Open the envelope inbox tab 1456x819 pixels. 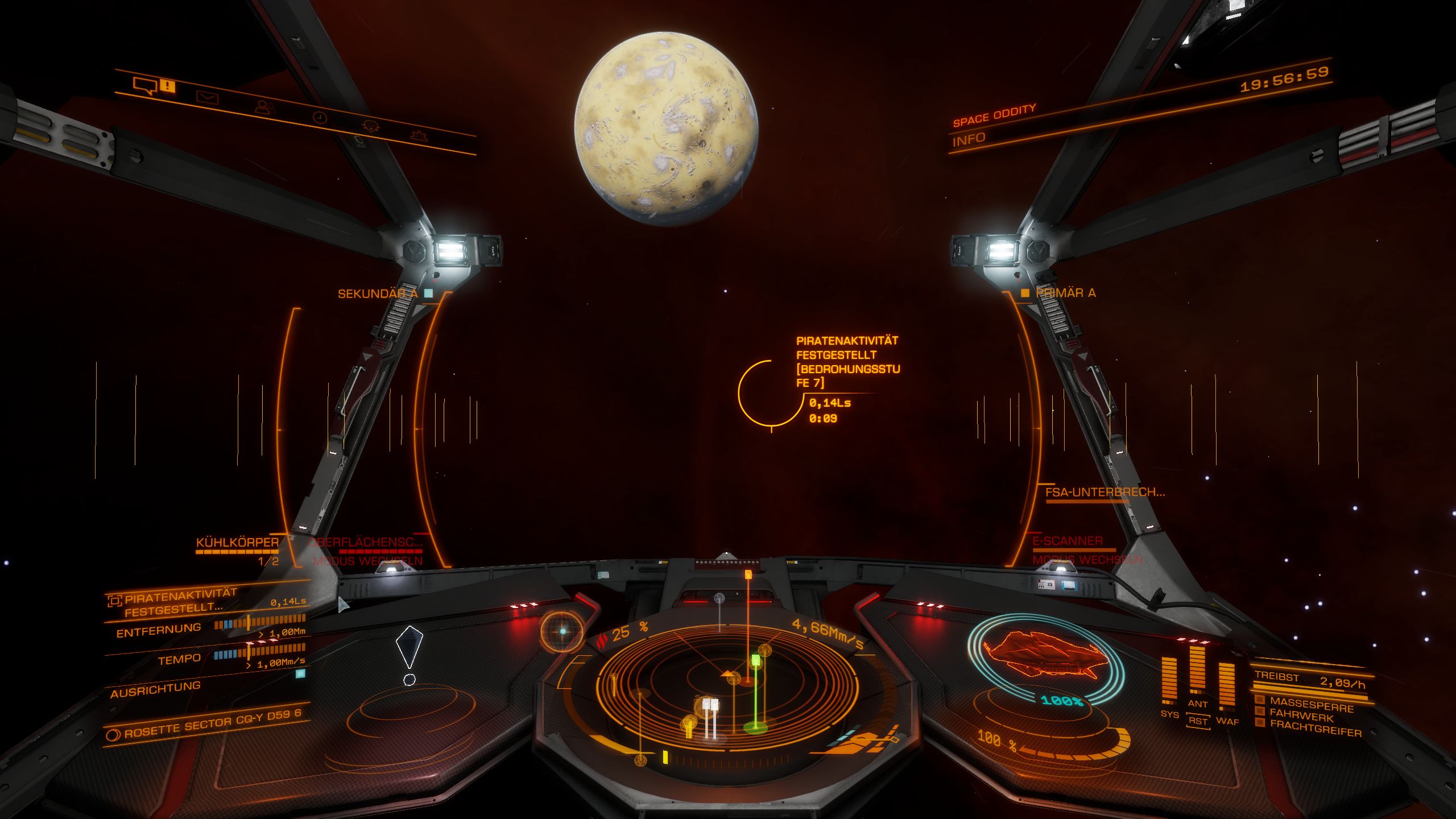point(207,97)
